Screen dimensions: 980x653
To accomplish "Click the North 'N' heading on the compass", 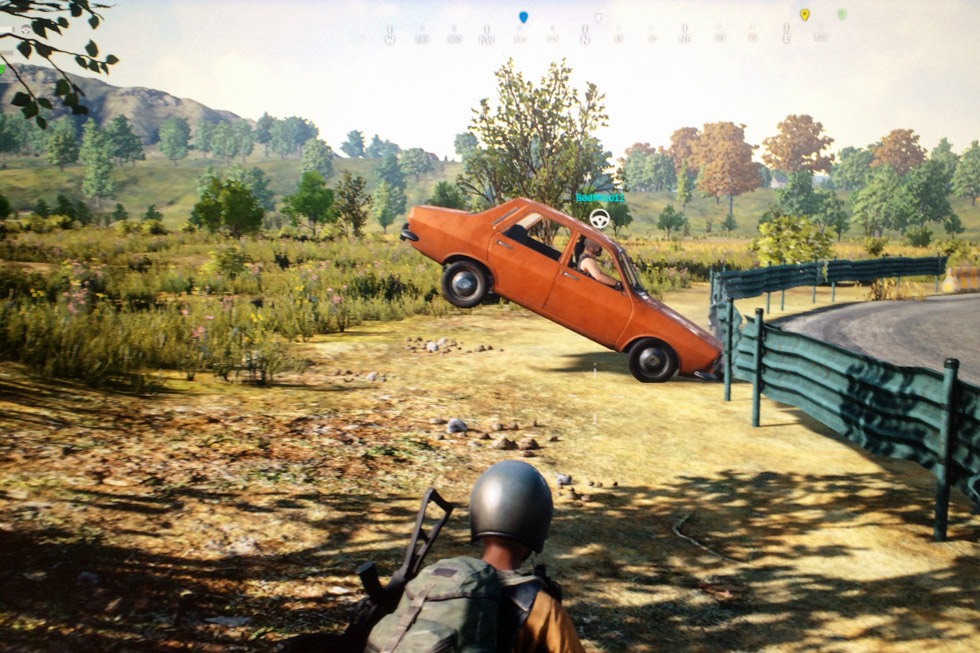I will pos(586,38).
